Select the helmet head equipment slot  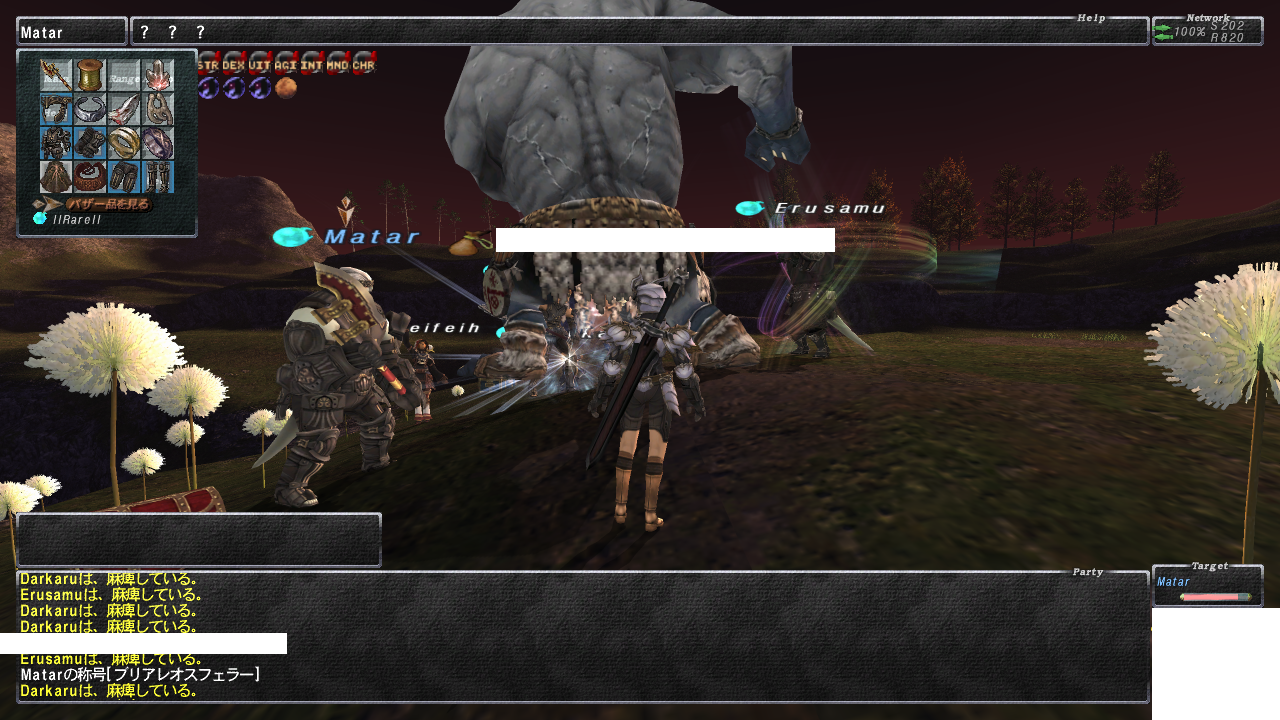click(56, 109)
